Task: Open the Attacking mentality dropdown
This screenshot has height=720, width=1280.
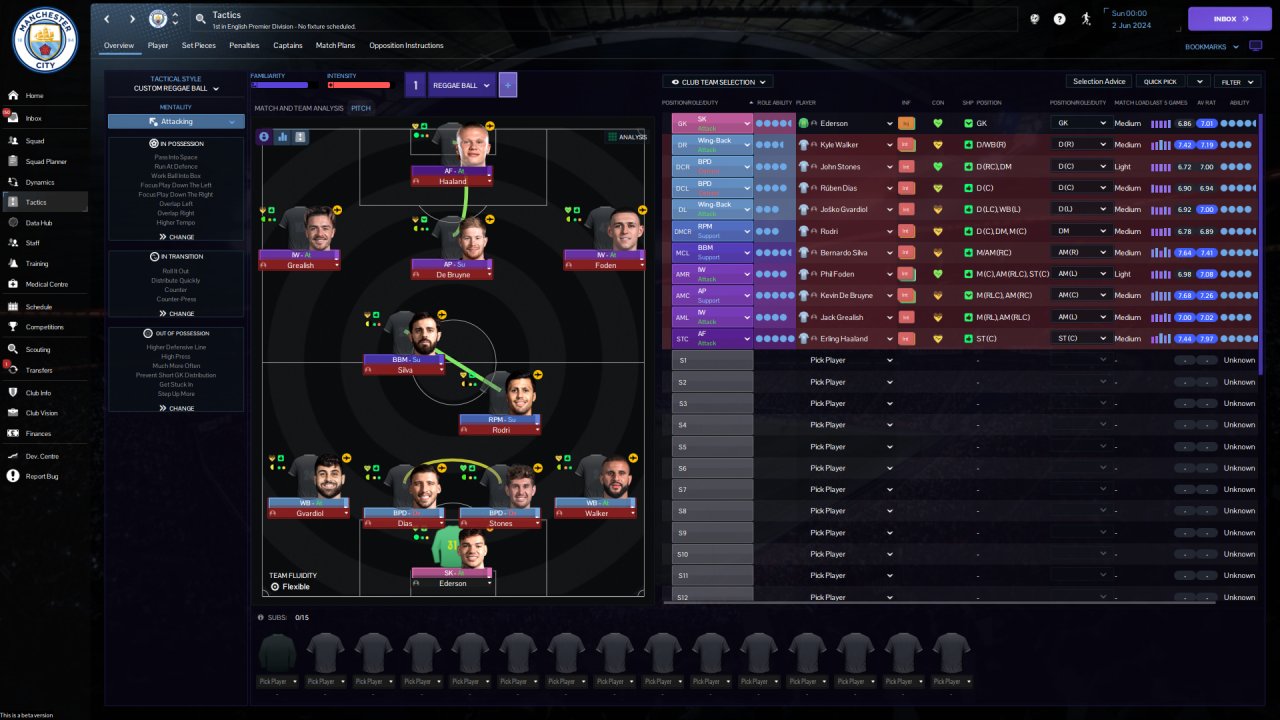Action: tap(176, 122)
